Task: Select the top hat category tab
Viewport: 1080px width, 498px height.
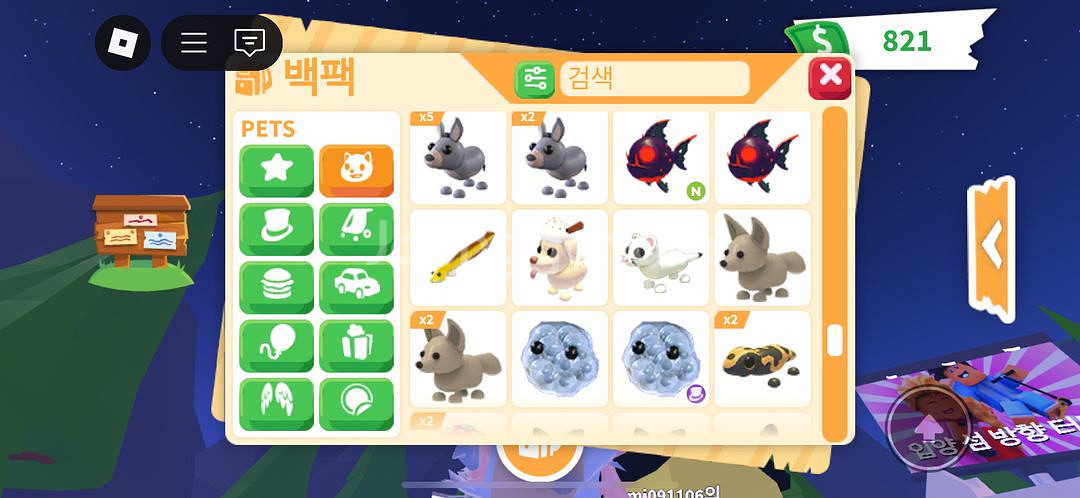Action: tap(276, 229)
